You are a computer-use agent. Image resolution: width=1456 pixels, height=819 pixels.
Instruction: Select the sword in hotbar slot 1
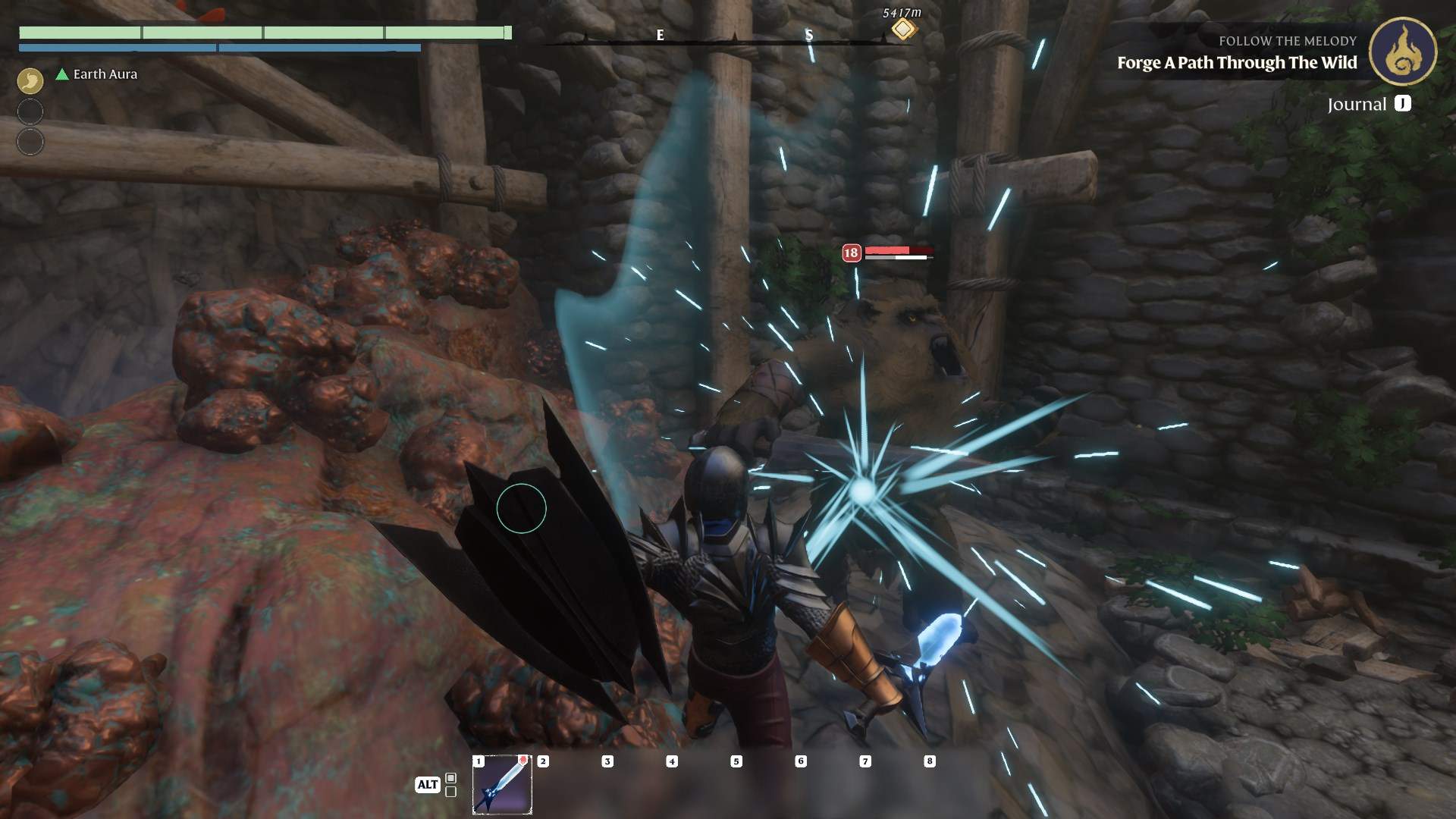[x=502, y=785]
